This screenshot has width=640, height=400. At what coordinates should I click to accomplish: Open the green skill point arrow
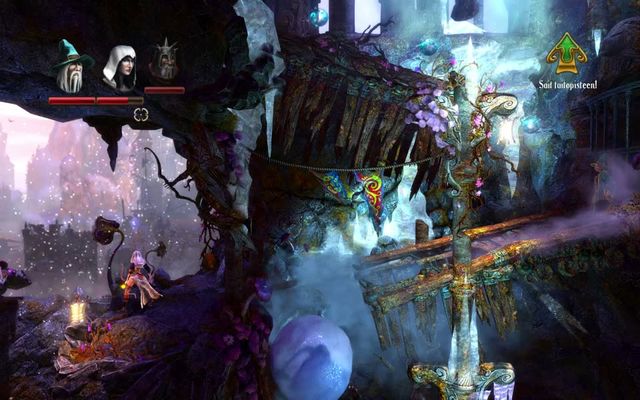566,52
